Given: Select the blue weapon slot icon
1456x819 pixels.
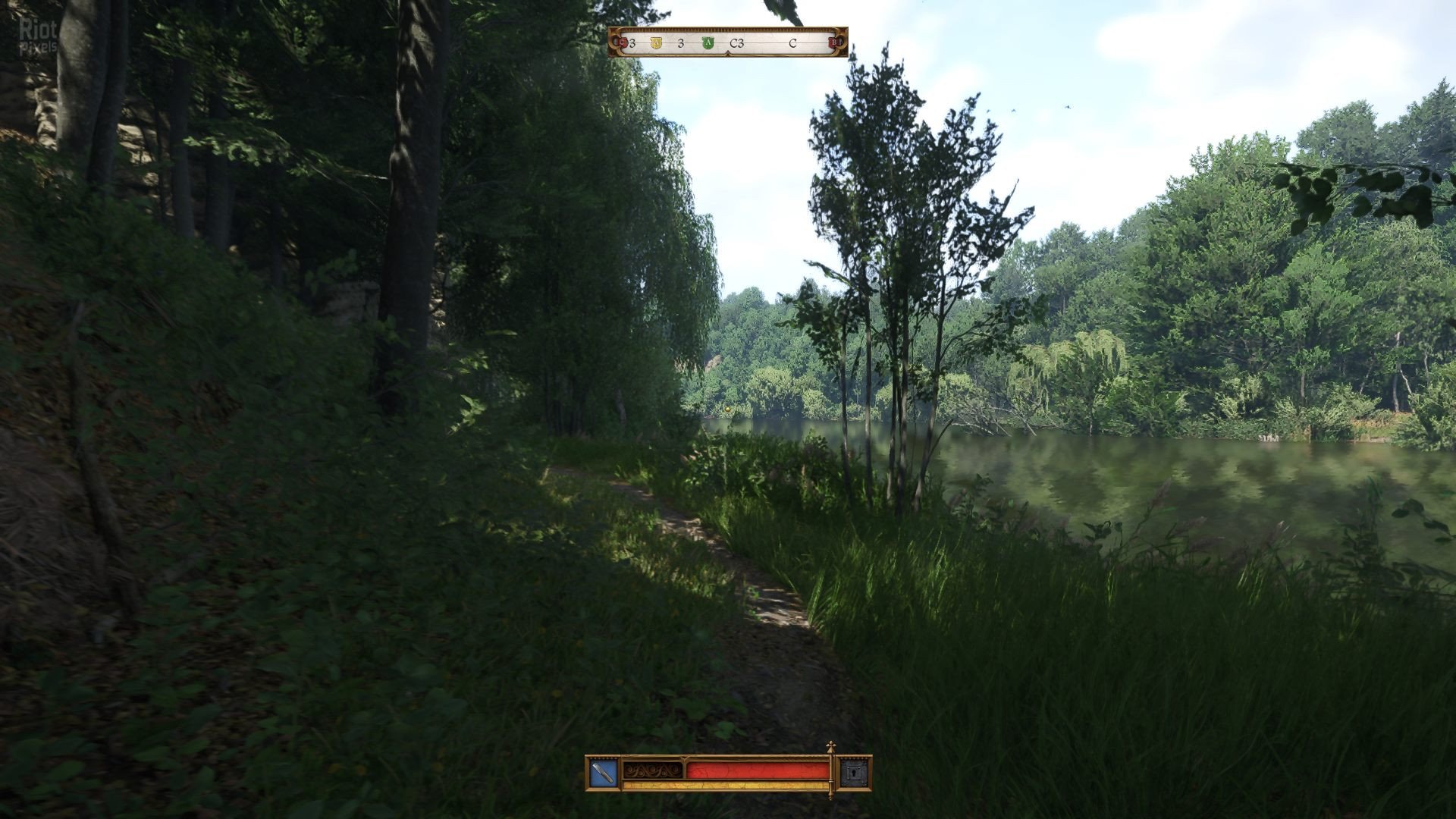Looking at the screenshot, I should pos(604,773).
